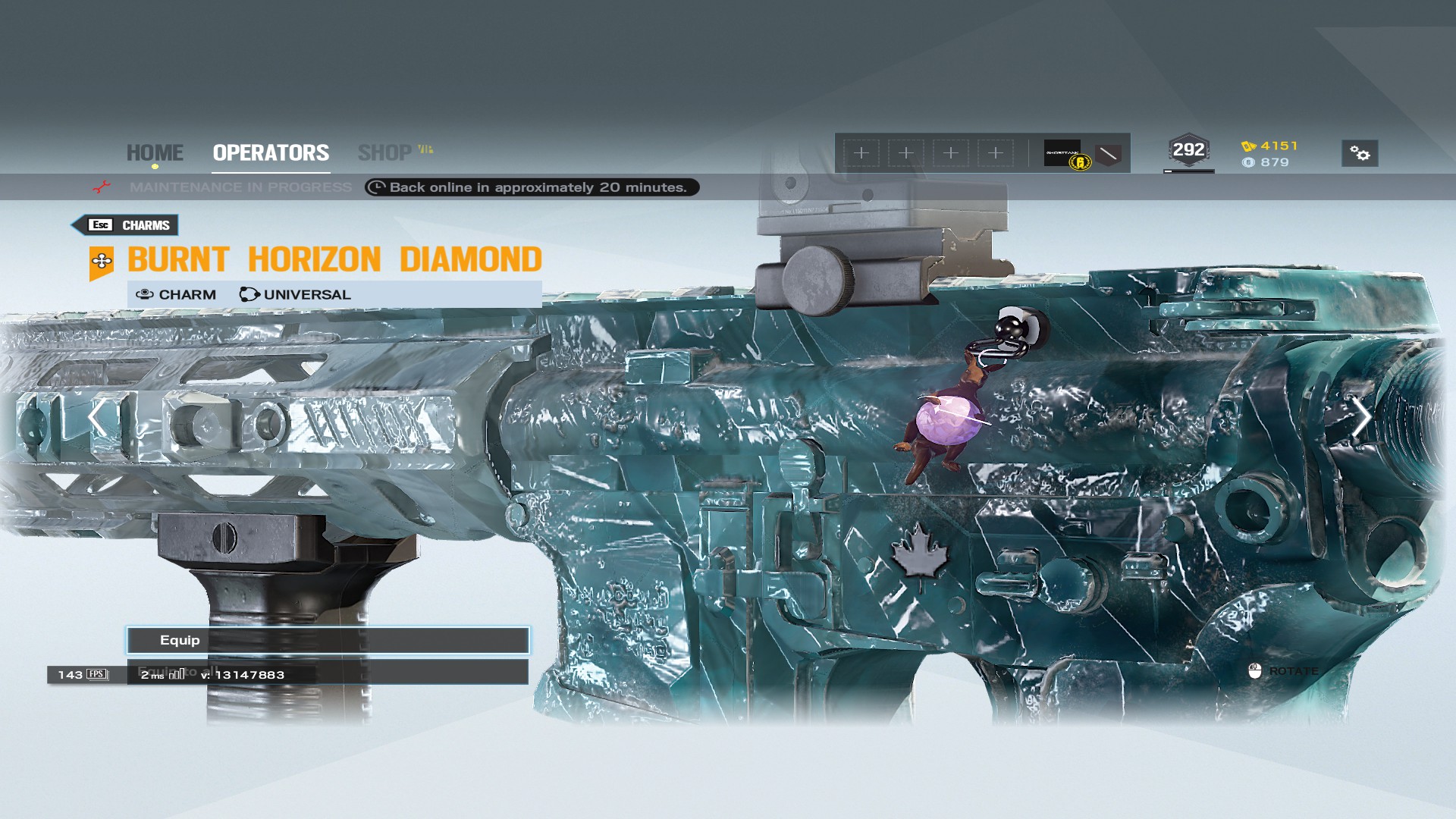Open the settings gear icon
This screenshot has height=819, width=1456.
click(x=1360, y=152)
